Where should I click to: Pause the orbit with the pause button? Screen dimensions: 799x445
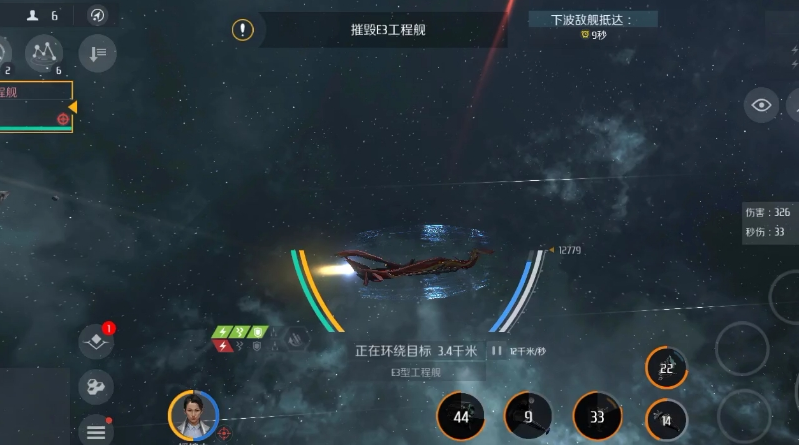(496, 351)
